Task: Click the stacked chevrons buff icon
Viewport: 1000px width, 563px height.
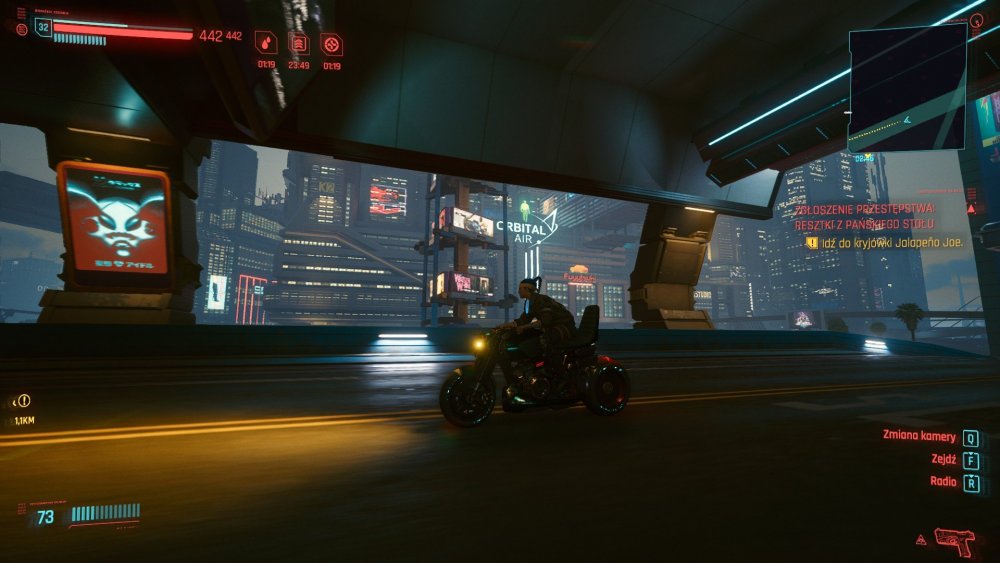Action: [298, 43]
